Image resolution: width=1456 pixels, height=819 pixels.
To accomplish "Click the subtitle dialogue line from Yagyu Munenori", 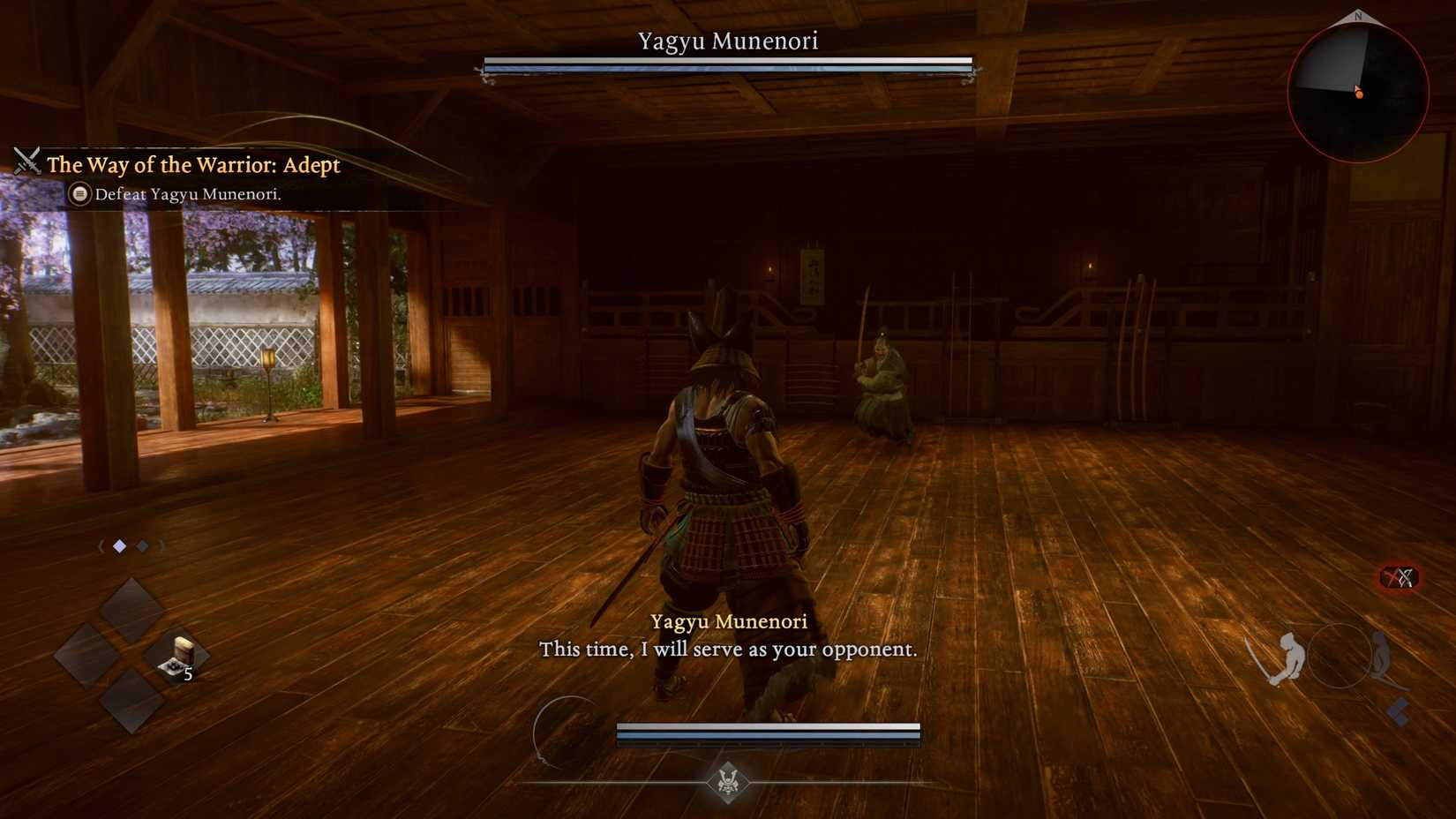I will click(x=727, y=650).
